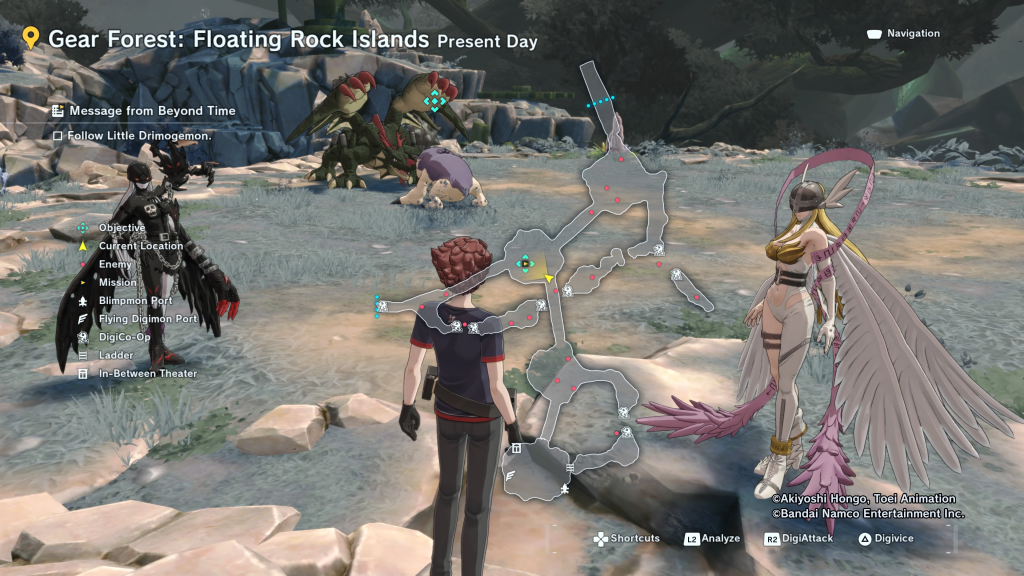Screen dimensions: 1024x576
Task: Select the DigiCo-Op legend entry
Action: [124, 337]
